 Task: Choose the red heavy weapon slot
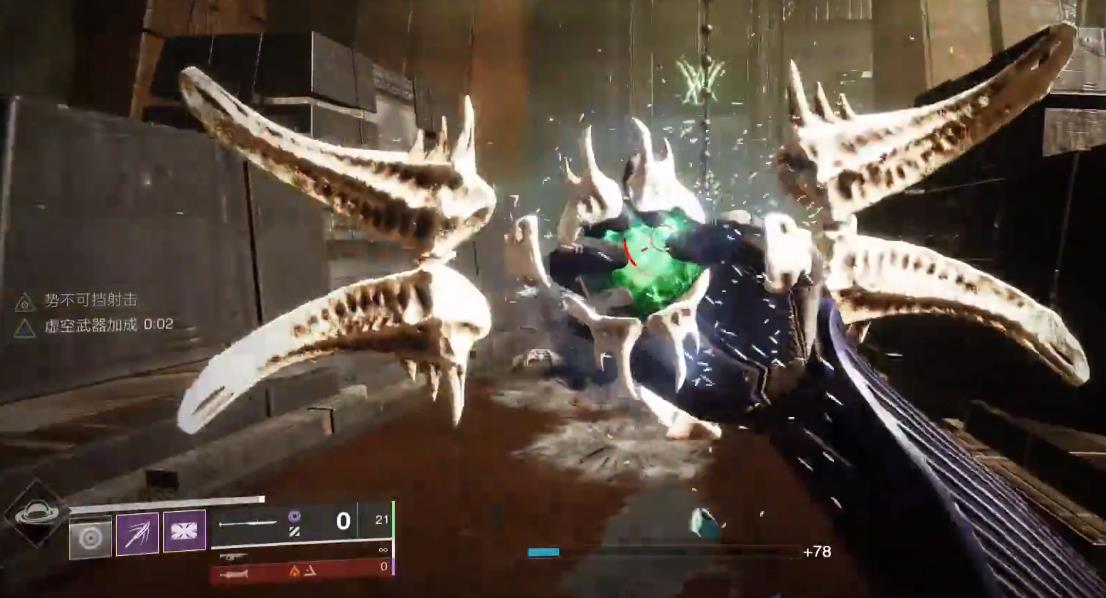(300, 570)
